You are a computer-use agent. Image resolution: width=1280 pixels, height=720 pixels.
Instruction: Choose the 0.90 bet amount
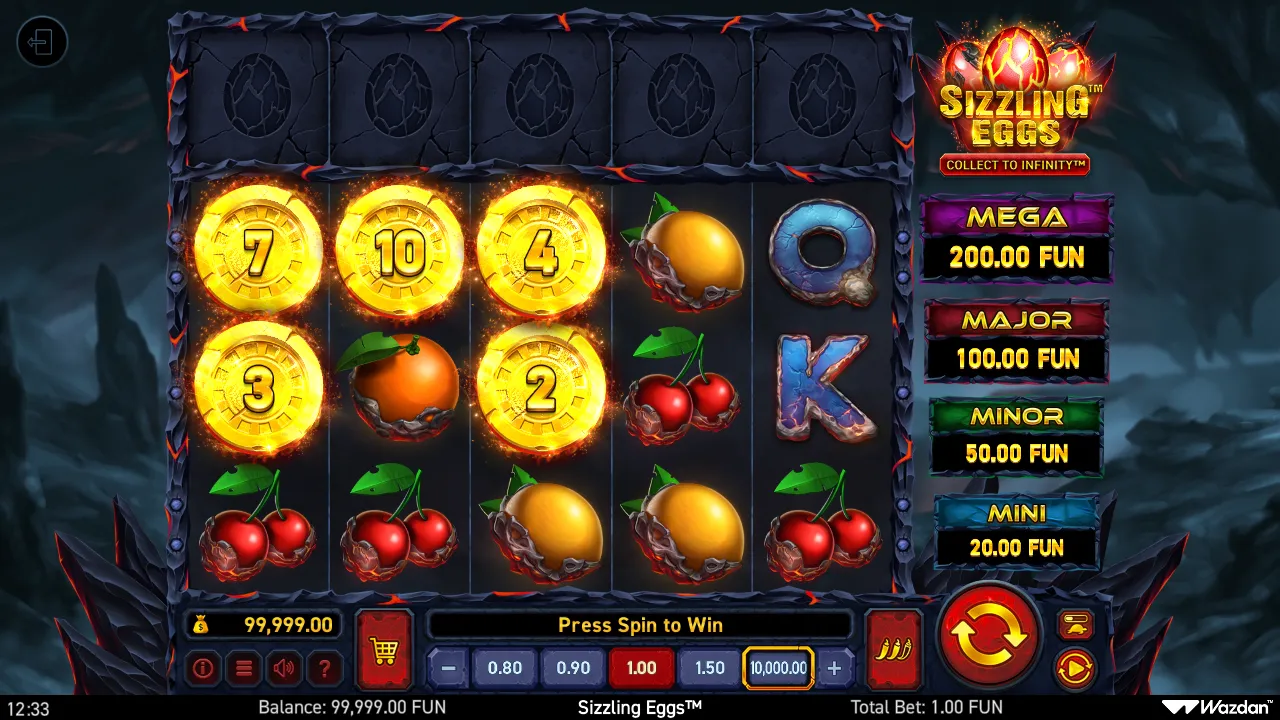(x=573, y=668)
